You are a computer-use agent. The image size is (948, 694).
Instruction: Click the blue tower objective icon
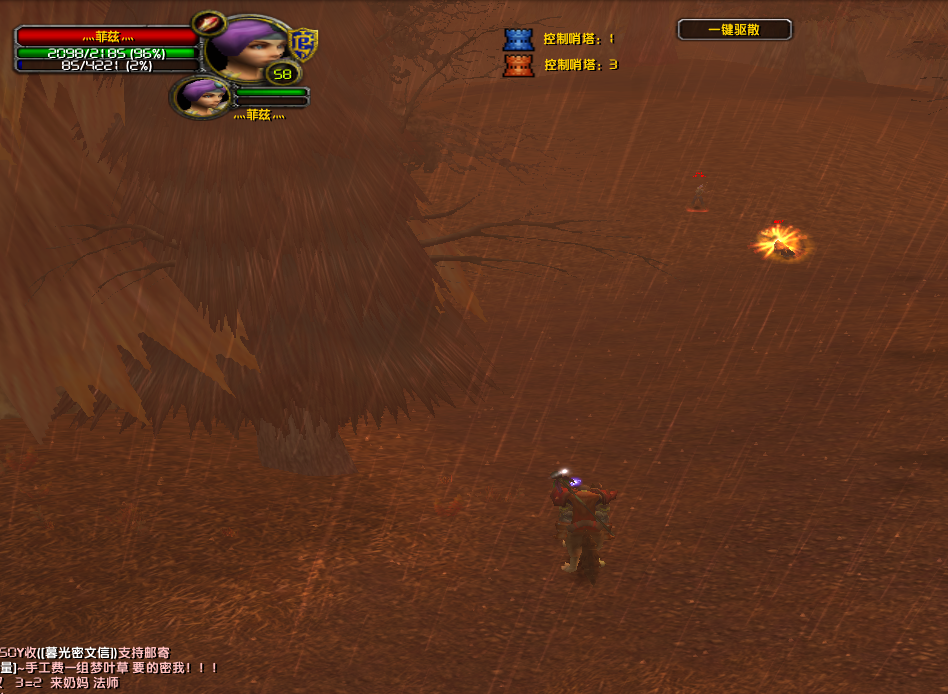pos(518,39)
